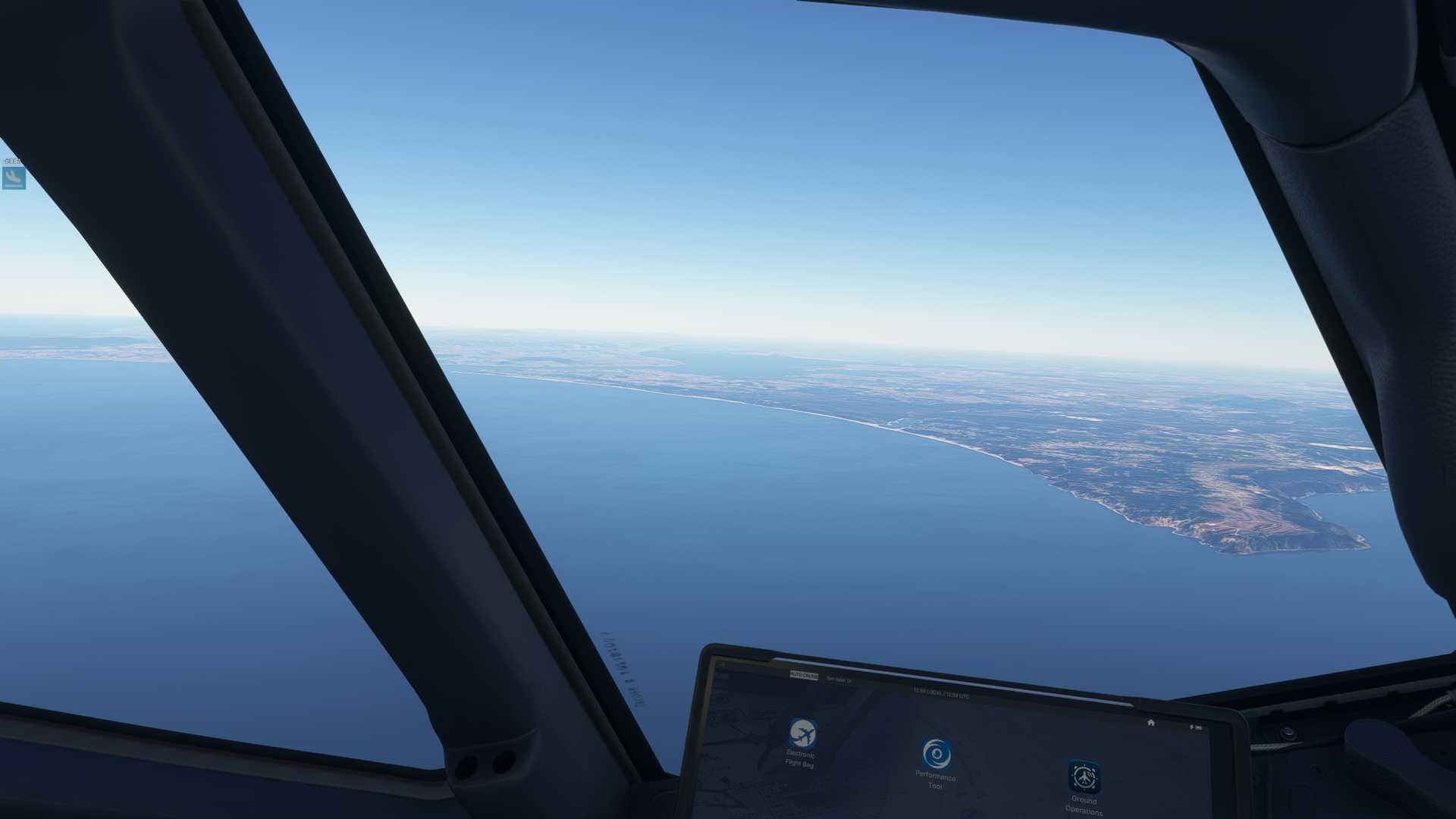Open the Electronic Flight Bag app
The width and height of the screenshot is (1456, 819).
coord(802,734)
